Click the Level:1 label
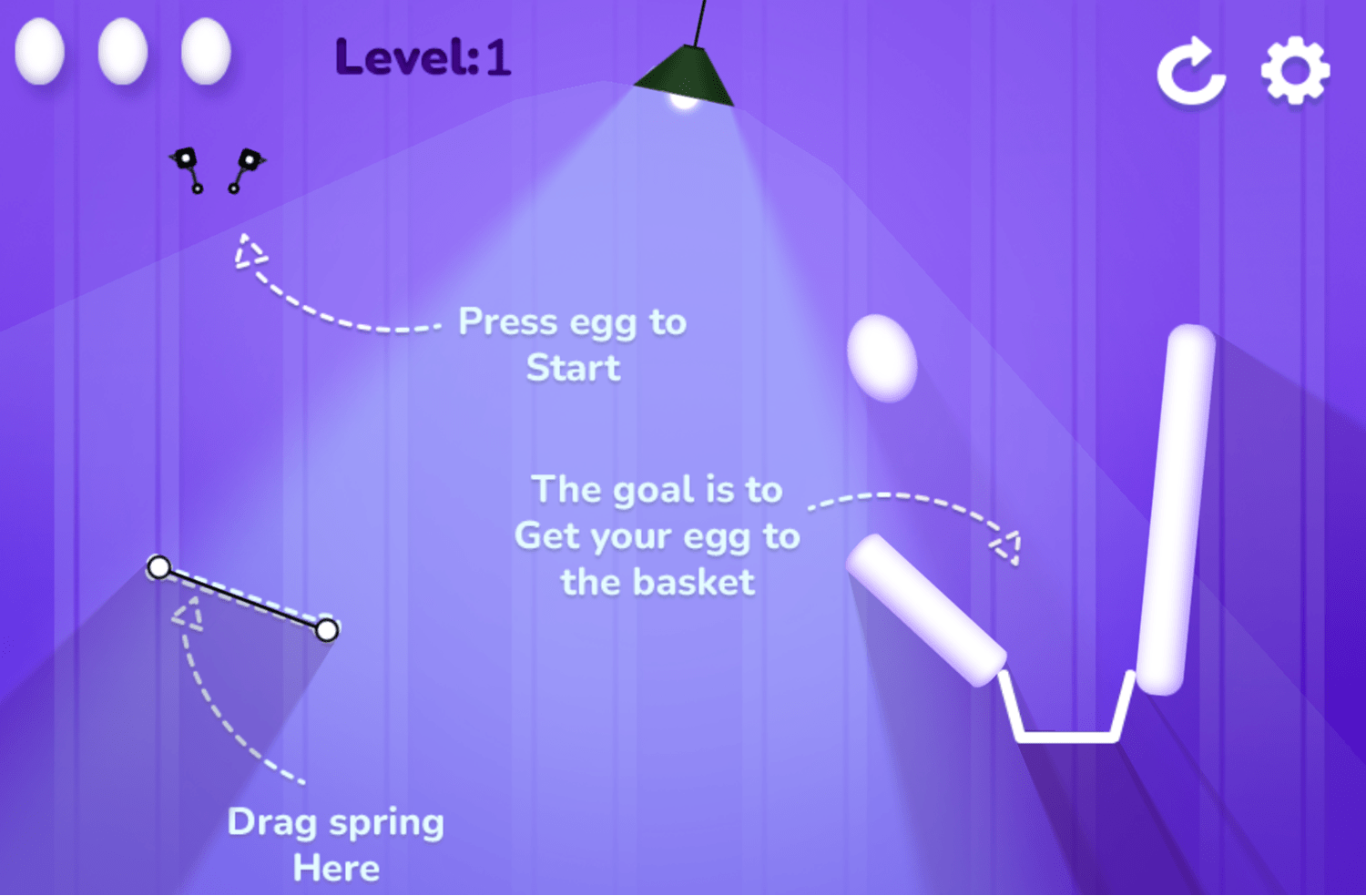Image resolution: width=1366 pixels, height=896 pixels. click(x=422, y=57)
